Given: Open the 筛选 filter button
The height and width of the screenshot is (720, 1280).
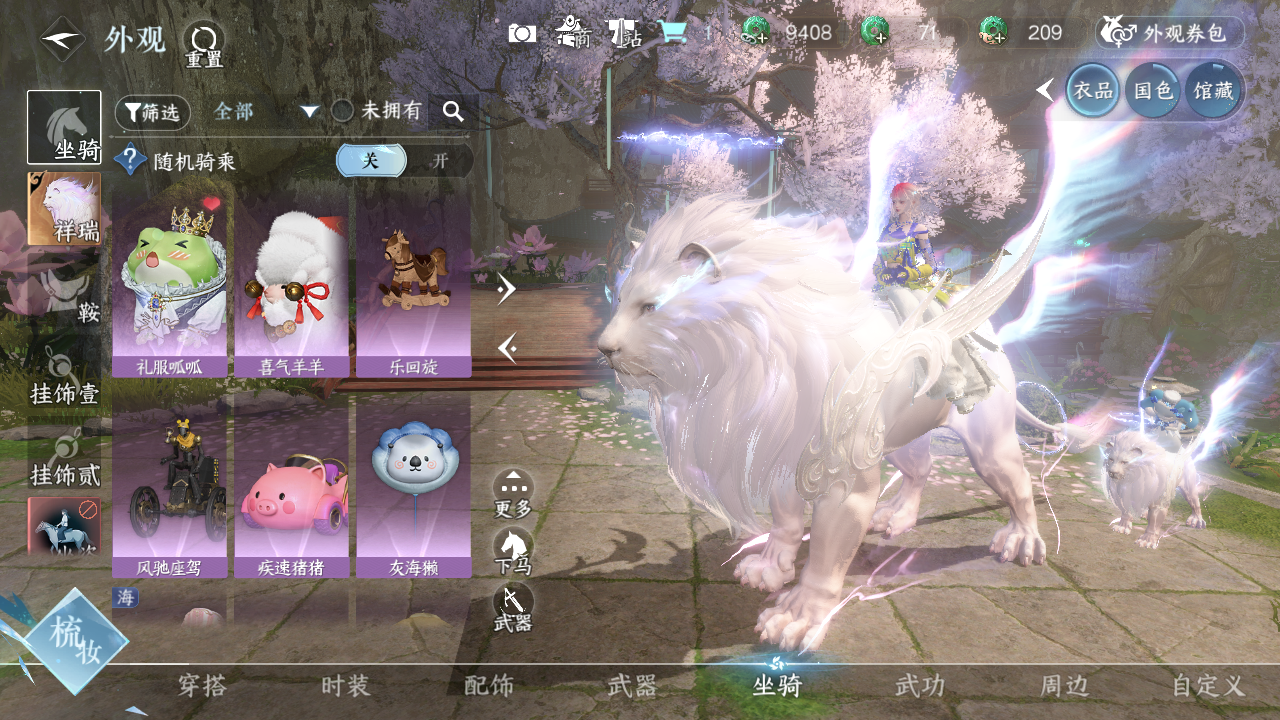Looking at the screenshot, I should (152, 112).
